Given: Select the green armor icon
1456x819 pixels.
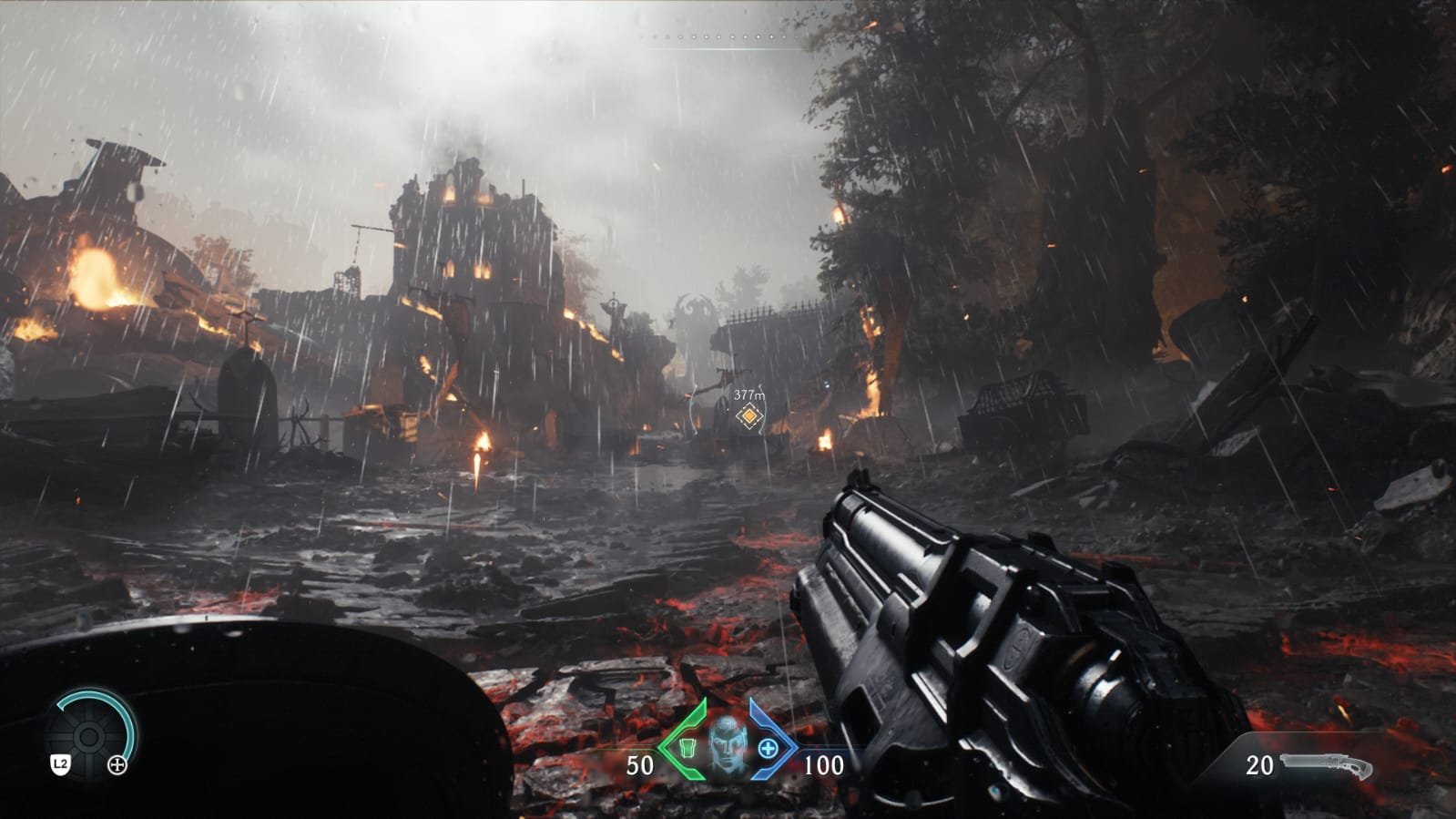Looking at the screenshot, I should click(x=687, y=748).
